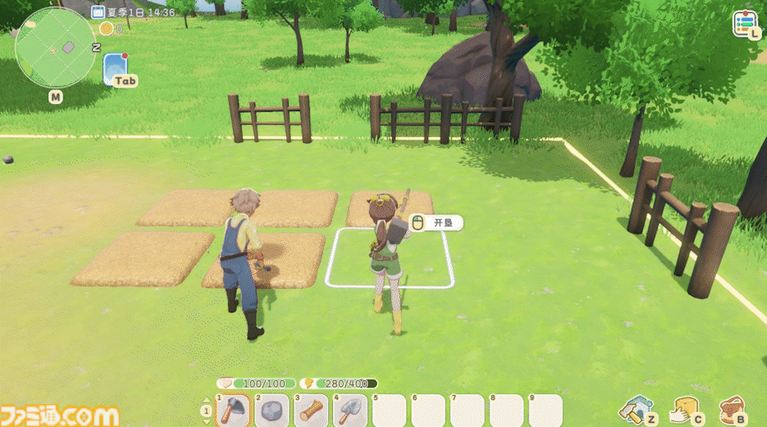Click the glove and cheese icon
Viewport: 767px width, 427px height.
pyautogui.click(x=684, y=409)
